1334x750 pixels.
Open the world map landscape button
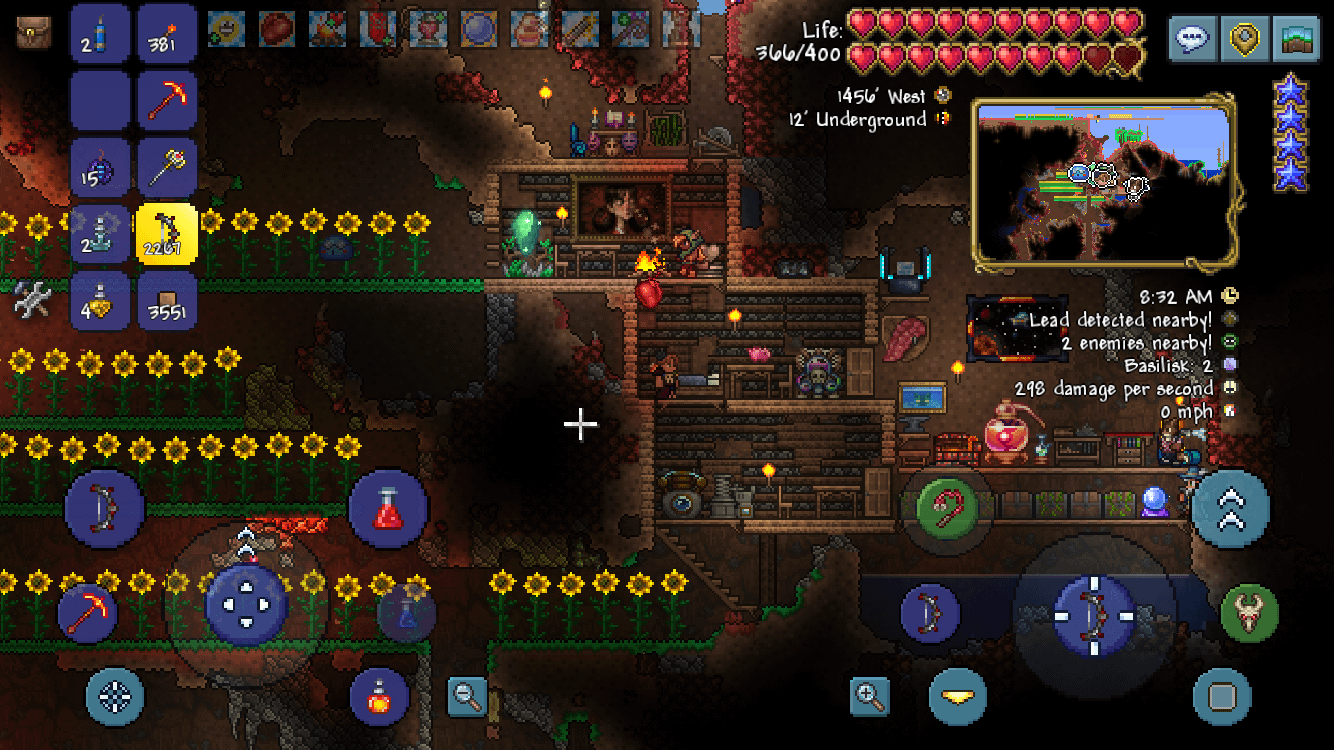click(x=1297, y=40)
